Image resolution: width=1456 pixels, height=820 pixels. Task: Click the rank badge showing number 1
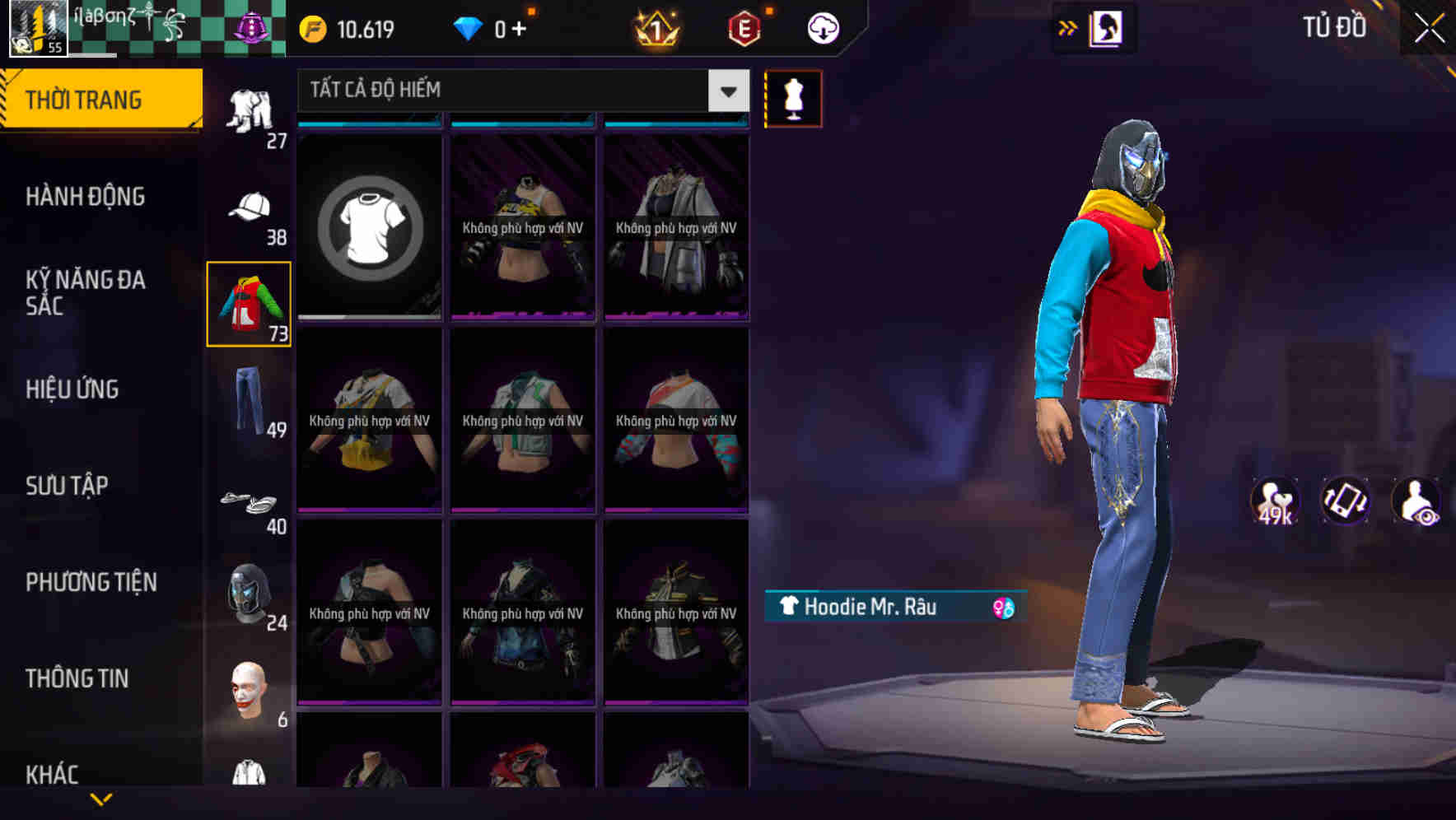point(655,27)
